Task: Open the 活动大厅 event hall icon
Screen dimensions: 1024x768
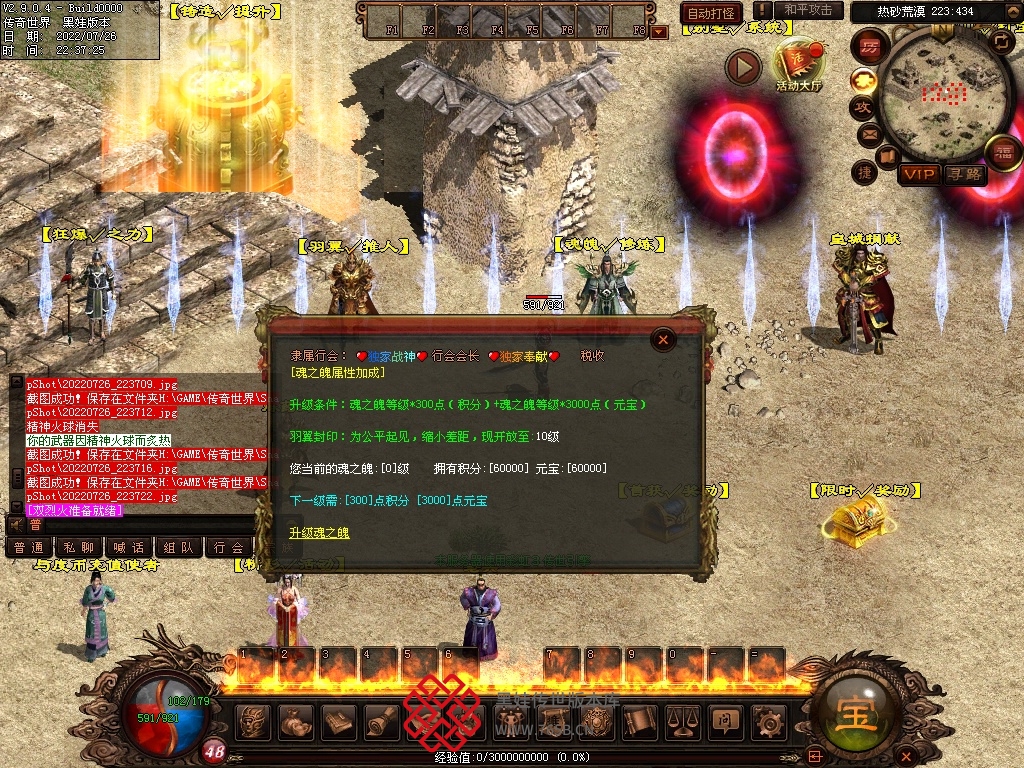Action: pyautogui.click(x=799, y=64)
